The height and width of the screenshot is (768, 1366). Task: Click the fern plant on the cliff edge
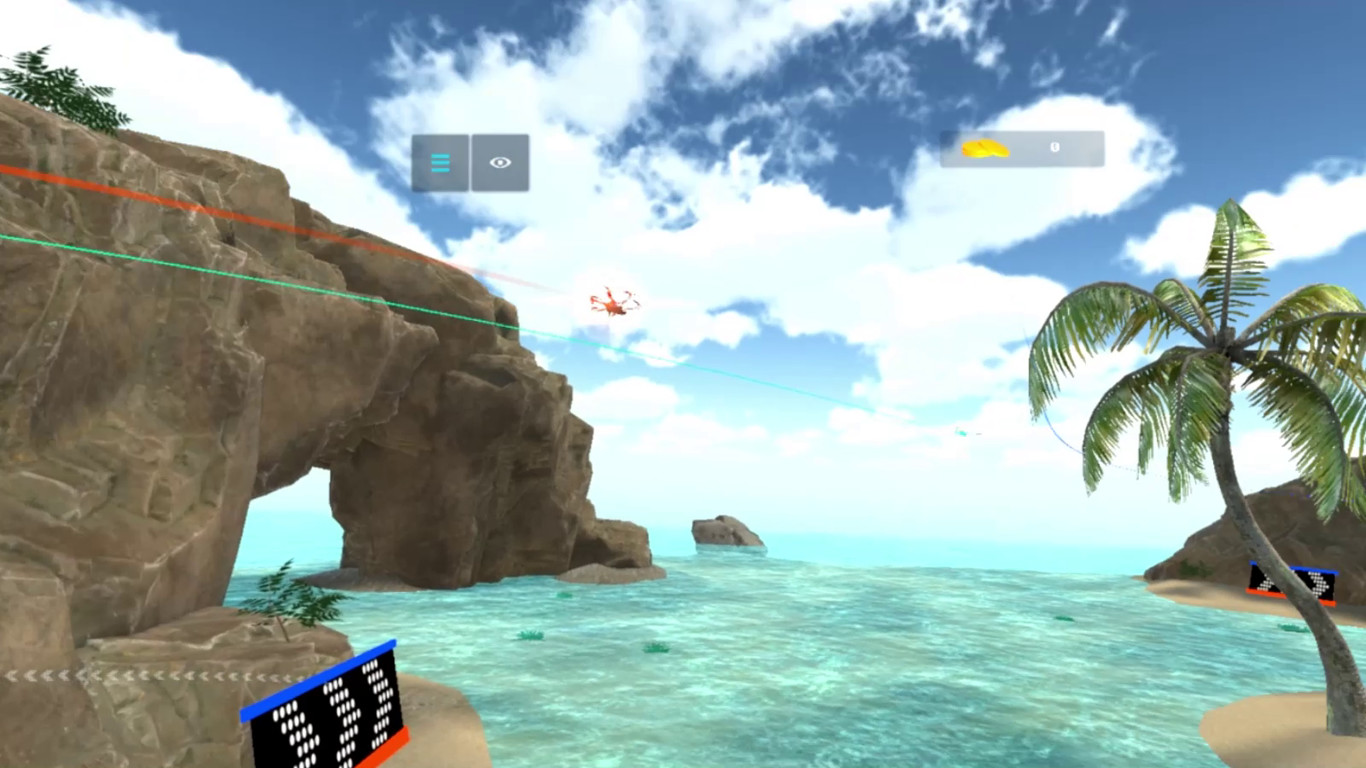pyautogui.click(x=293, y=598)
